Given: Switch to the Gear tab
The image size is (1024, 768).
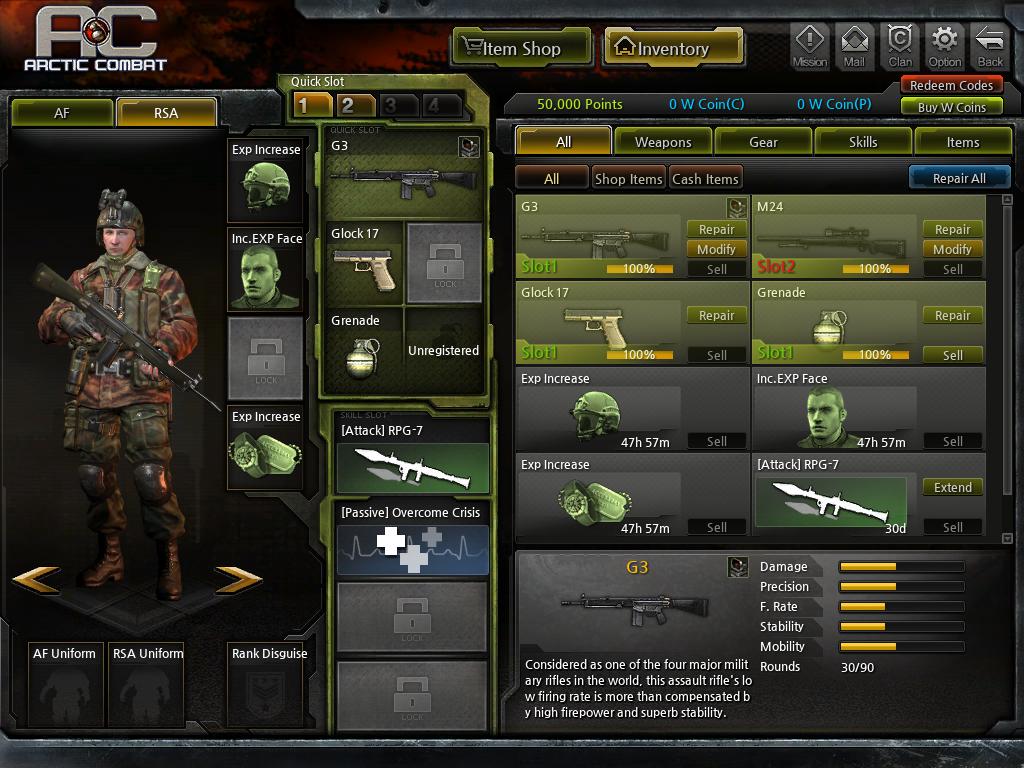Looking at the screenshot, I should (x=763, y=142).
